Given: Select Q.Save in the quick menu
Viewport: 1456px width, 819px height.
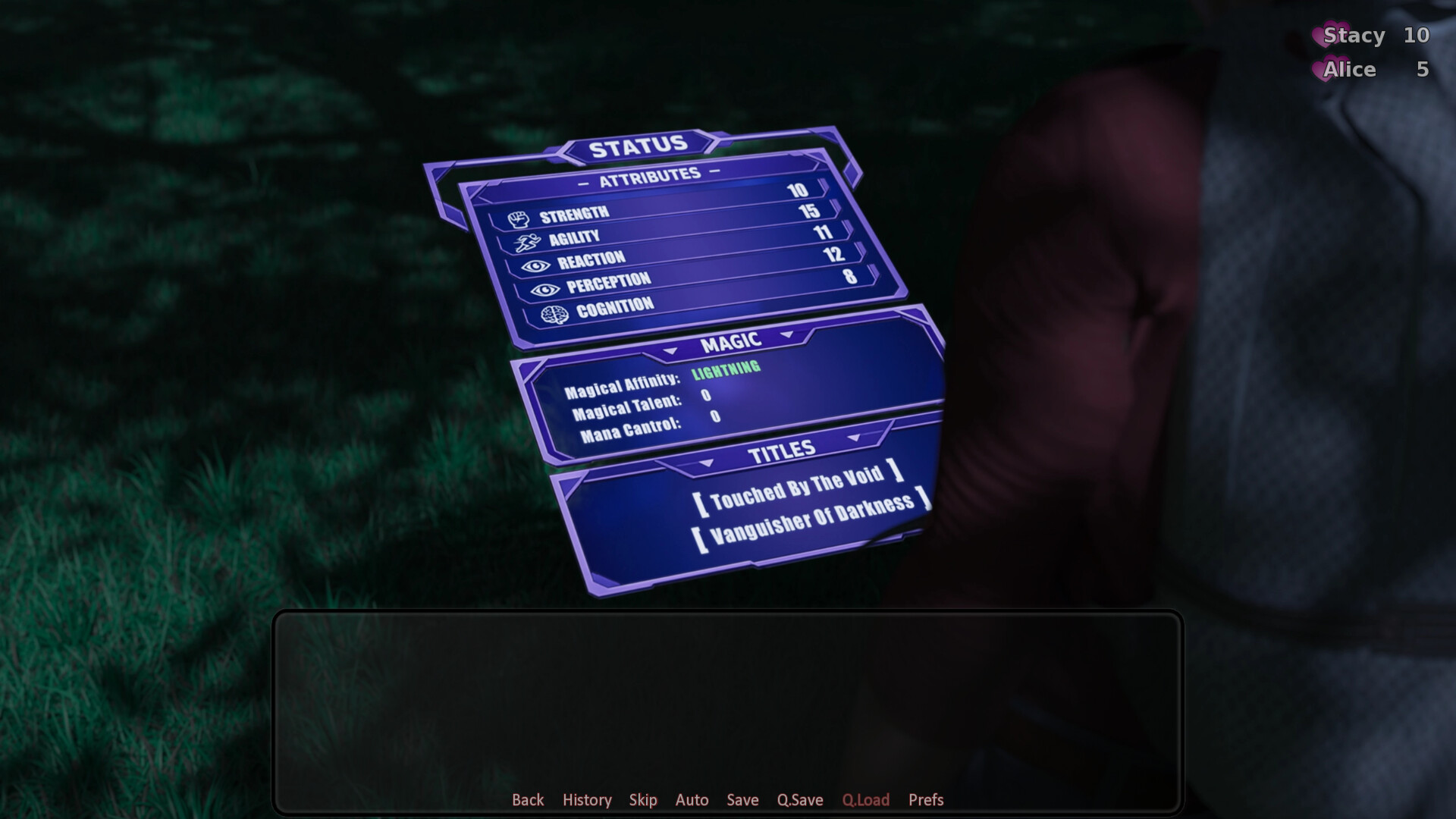Looking at the screenshot, I should click(799, 800).
